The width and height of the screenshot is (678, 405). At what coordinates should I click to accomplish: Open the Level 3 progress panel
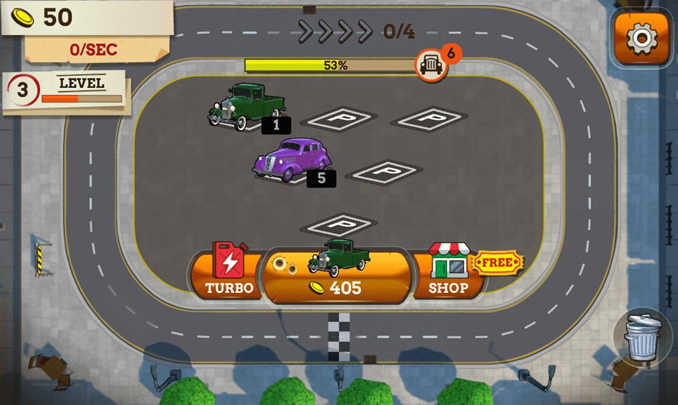(x=67, y=91)
